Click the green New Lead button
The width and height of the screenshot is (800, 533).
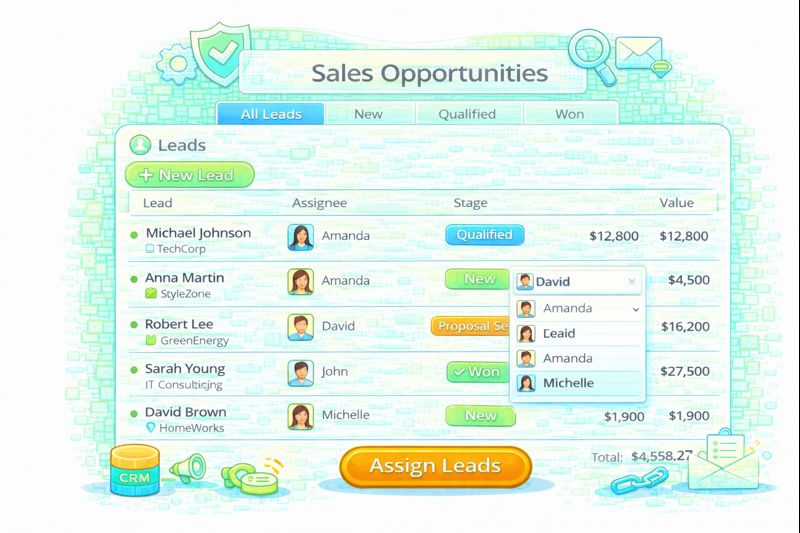coord(189,175)
